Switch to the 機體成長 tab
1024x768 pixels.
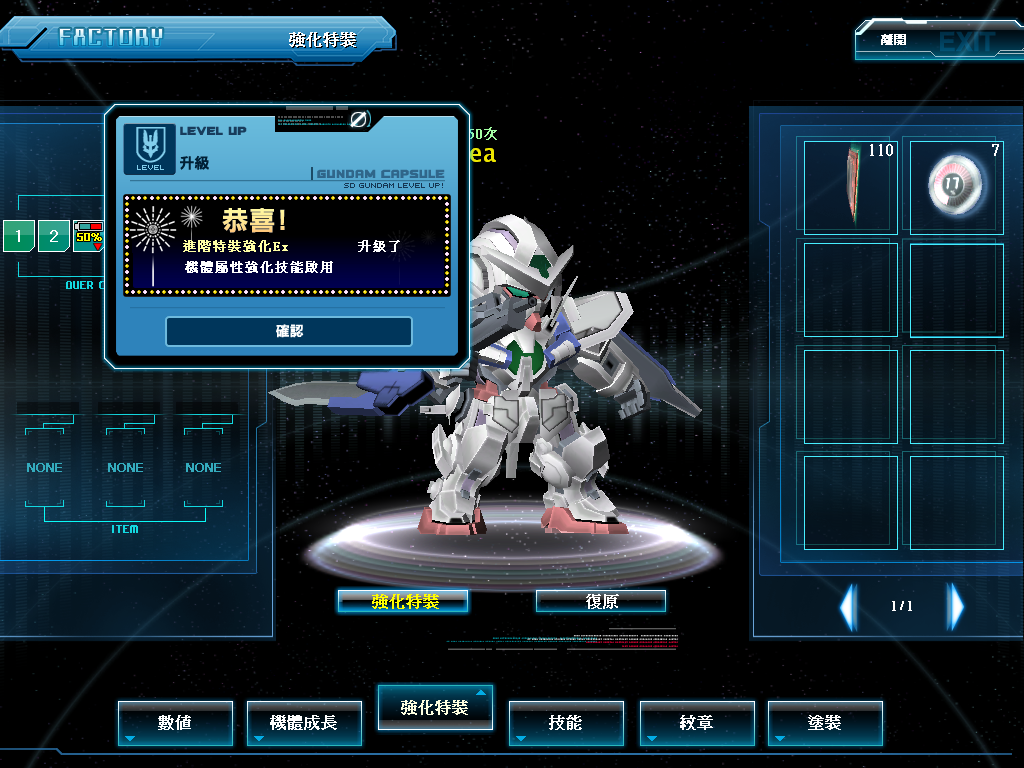click(304, 722)
